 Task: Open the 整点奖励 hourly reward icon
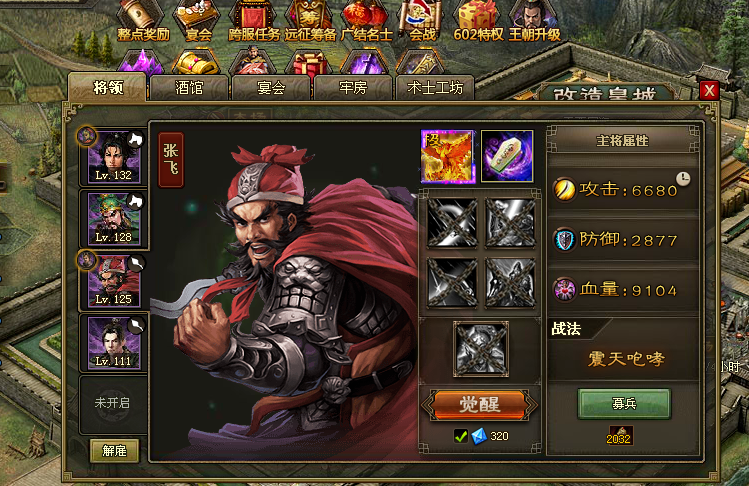coord(143,20)
